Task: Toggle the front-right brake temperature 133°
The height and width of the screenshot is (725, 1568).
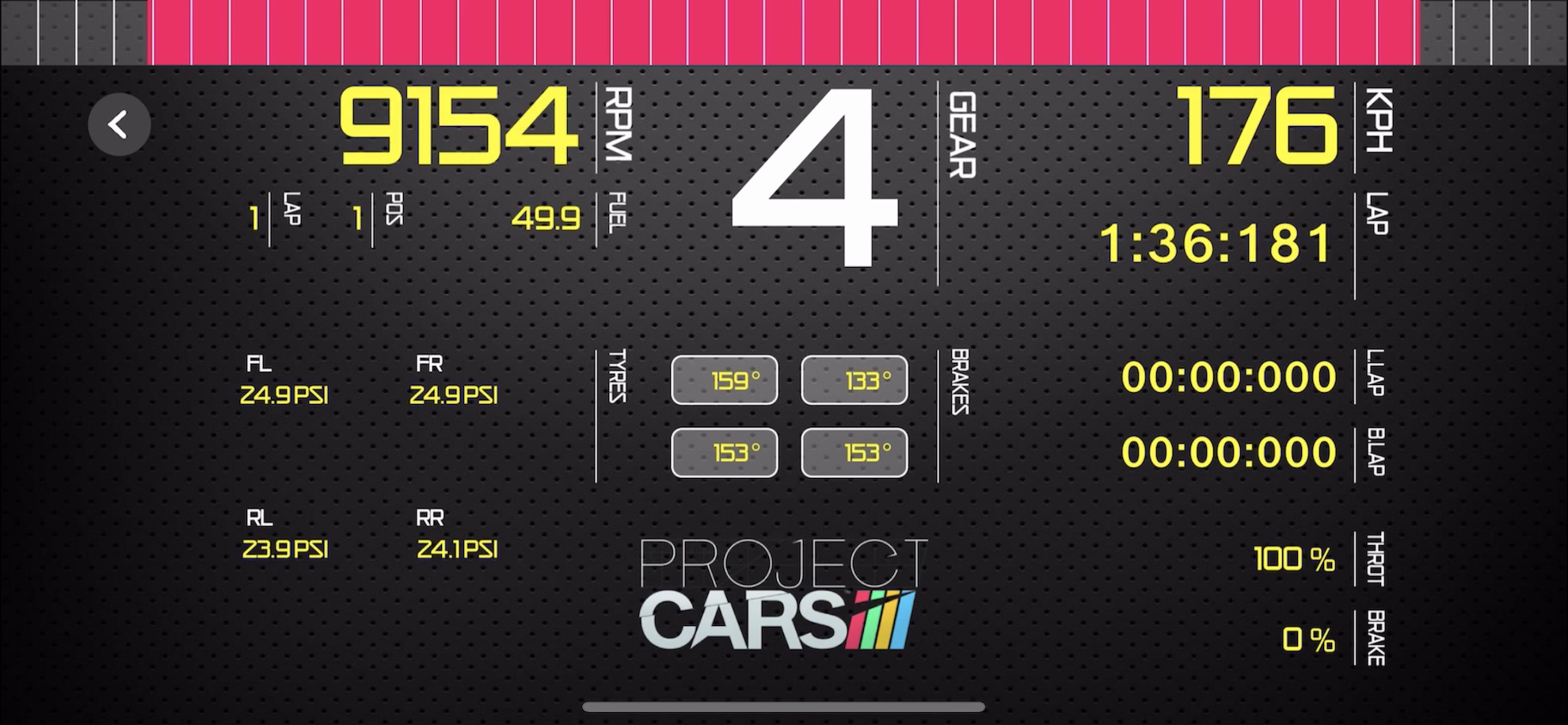Action: [854, 380]
